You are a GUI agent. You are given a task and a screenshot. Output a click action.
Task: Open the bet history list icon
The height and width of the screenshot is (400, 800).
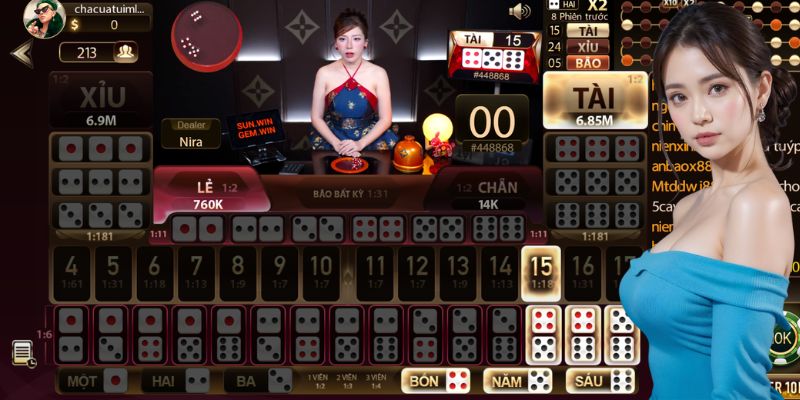[22, 353]
